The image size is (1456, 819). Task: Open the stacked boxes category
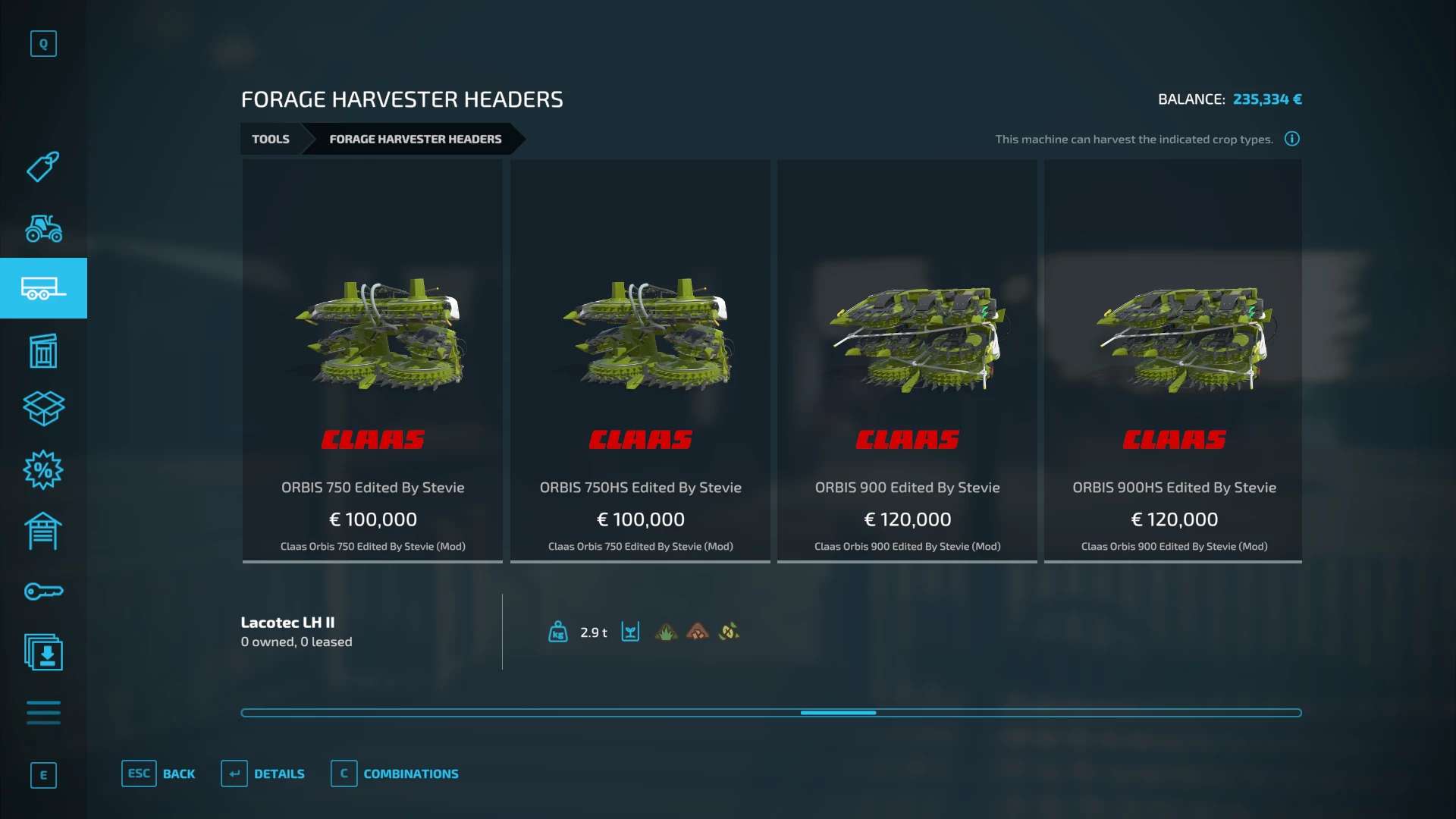click(x=43, y=409)
